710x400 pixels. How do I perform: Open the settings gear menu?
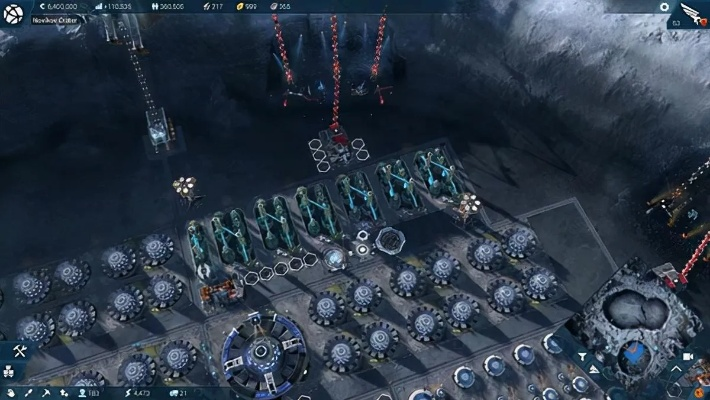tap(664, 7)
